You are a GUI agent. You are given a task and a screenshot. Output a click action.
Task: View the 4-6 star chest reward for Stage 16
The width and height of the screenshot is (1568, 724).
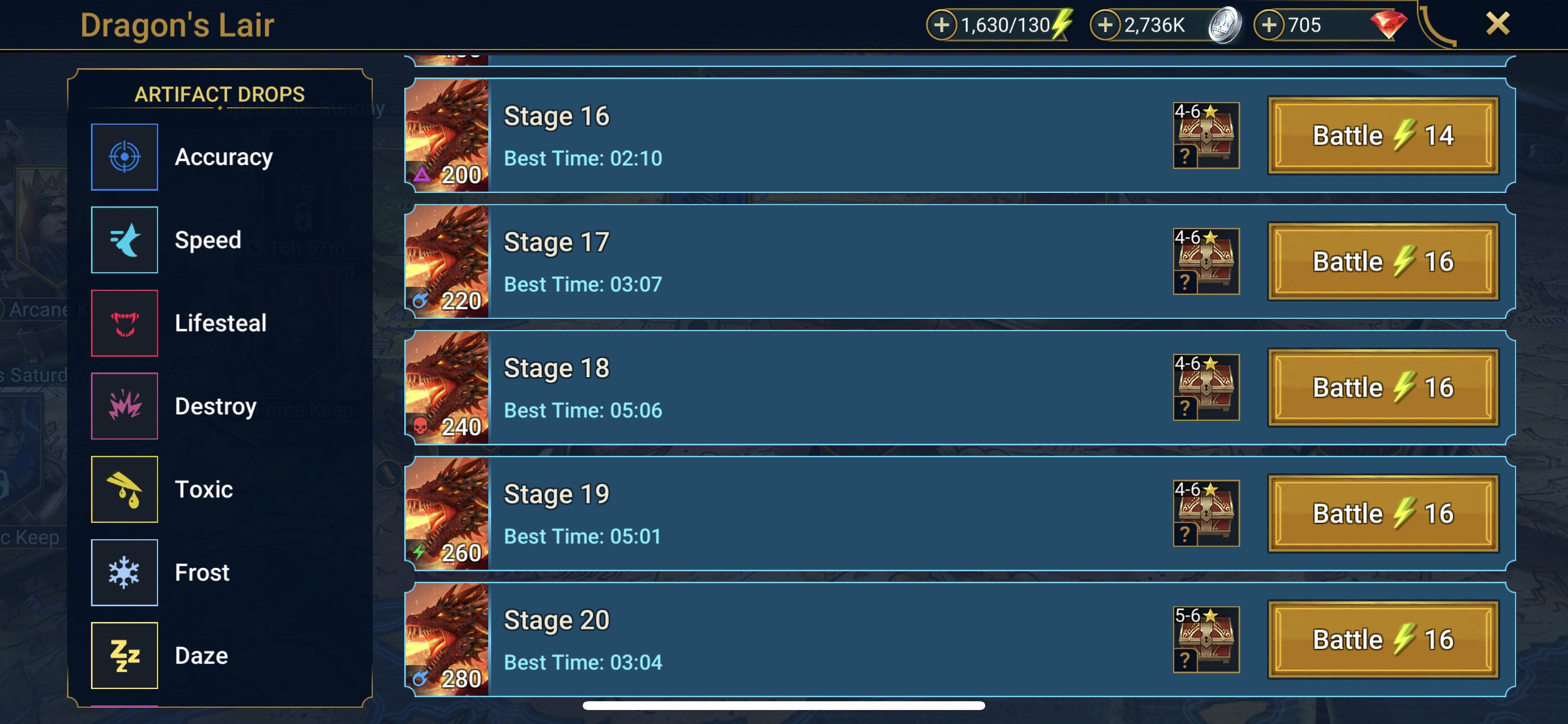[x=1206, y=135]
